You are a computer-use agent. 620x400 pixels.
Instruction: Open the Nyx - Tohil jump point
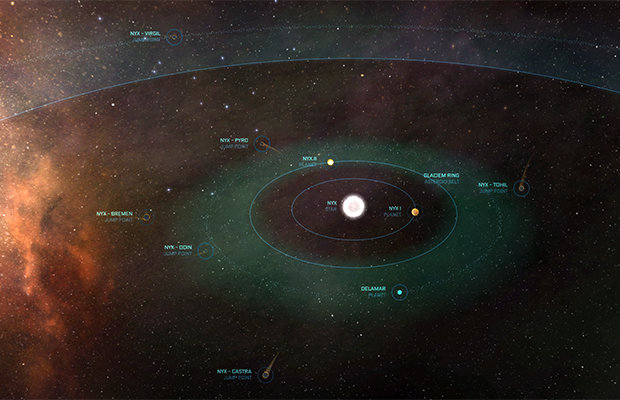(x=520, y=188)
